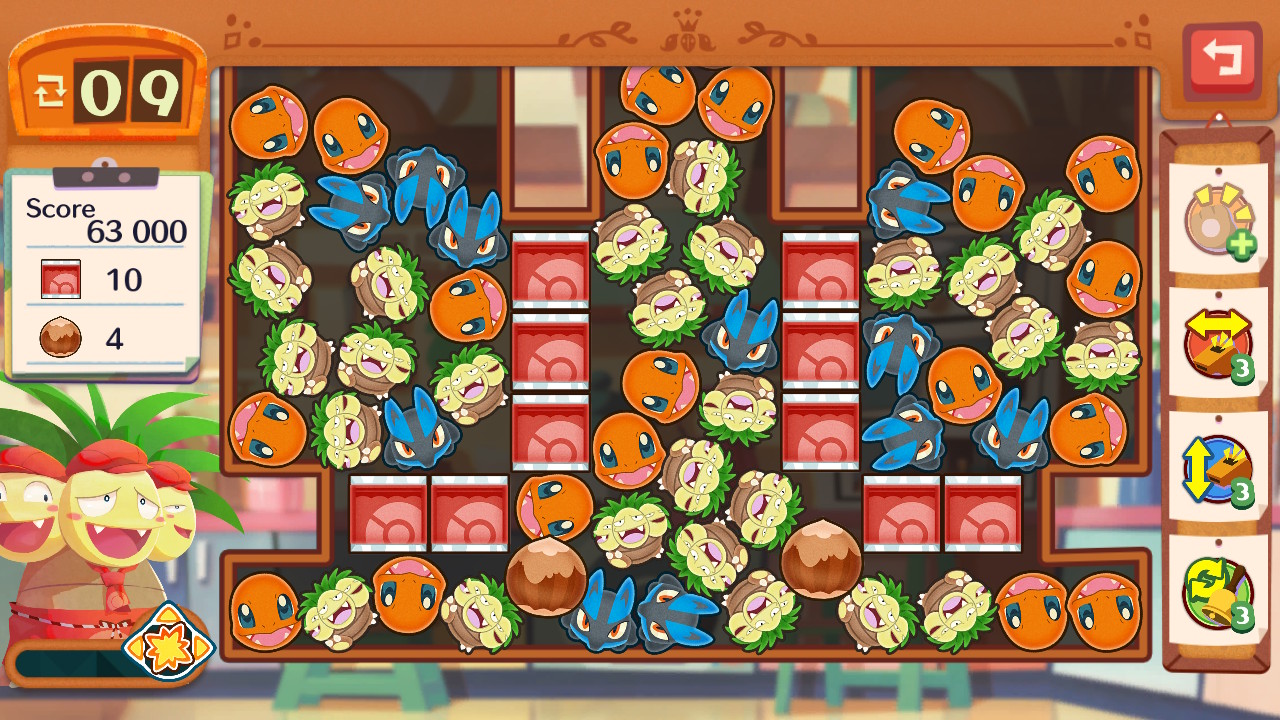Image resolution: width=1280 pixels, height=720 pixels.
Task: Select the vertical arrow whistle item
Action: [x=1217, y=468]
